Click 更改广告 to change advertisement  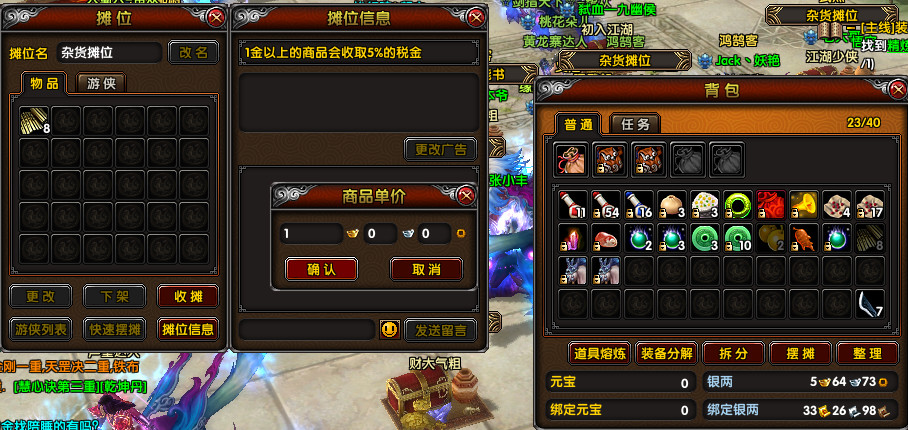point(440,150)
